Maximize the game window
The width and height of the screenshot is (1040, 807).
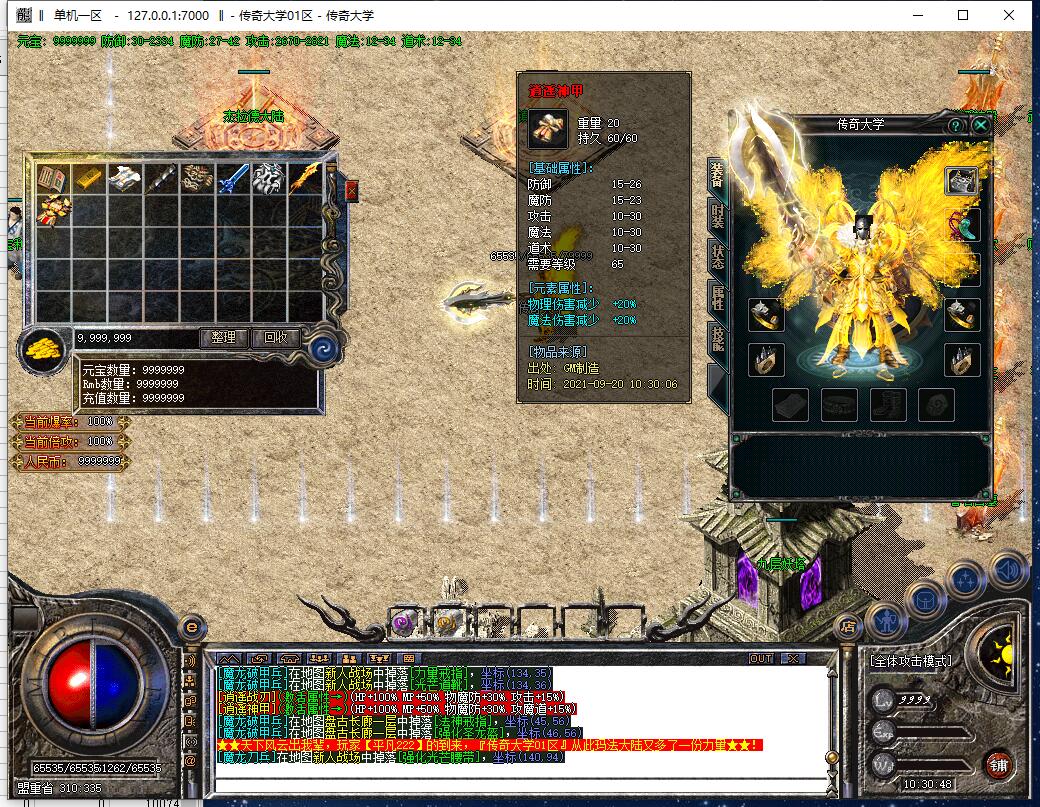point(963,15)
